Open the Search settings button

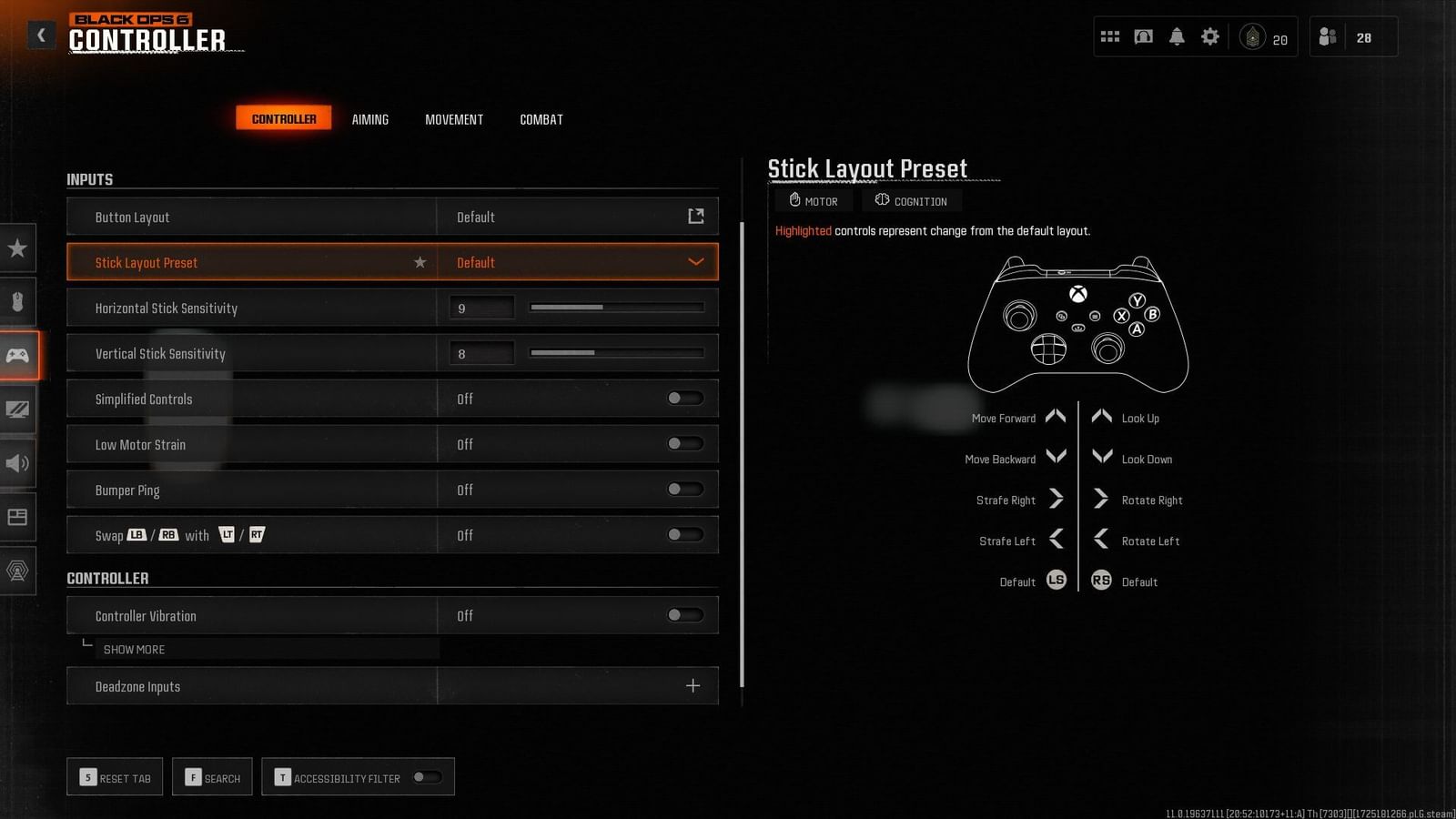coord(212,776)
